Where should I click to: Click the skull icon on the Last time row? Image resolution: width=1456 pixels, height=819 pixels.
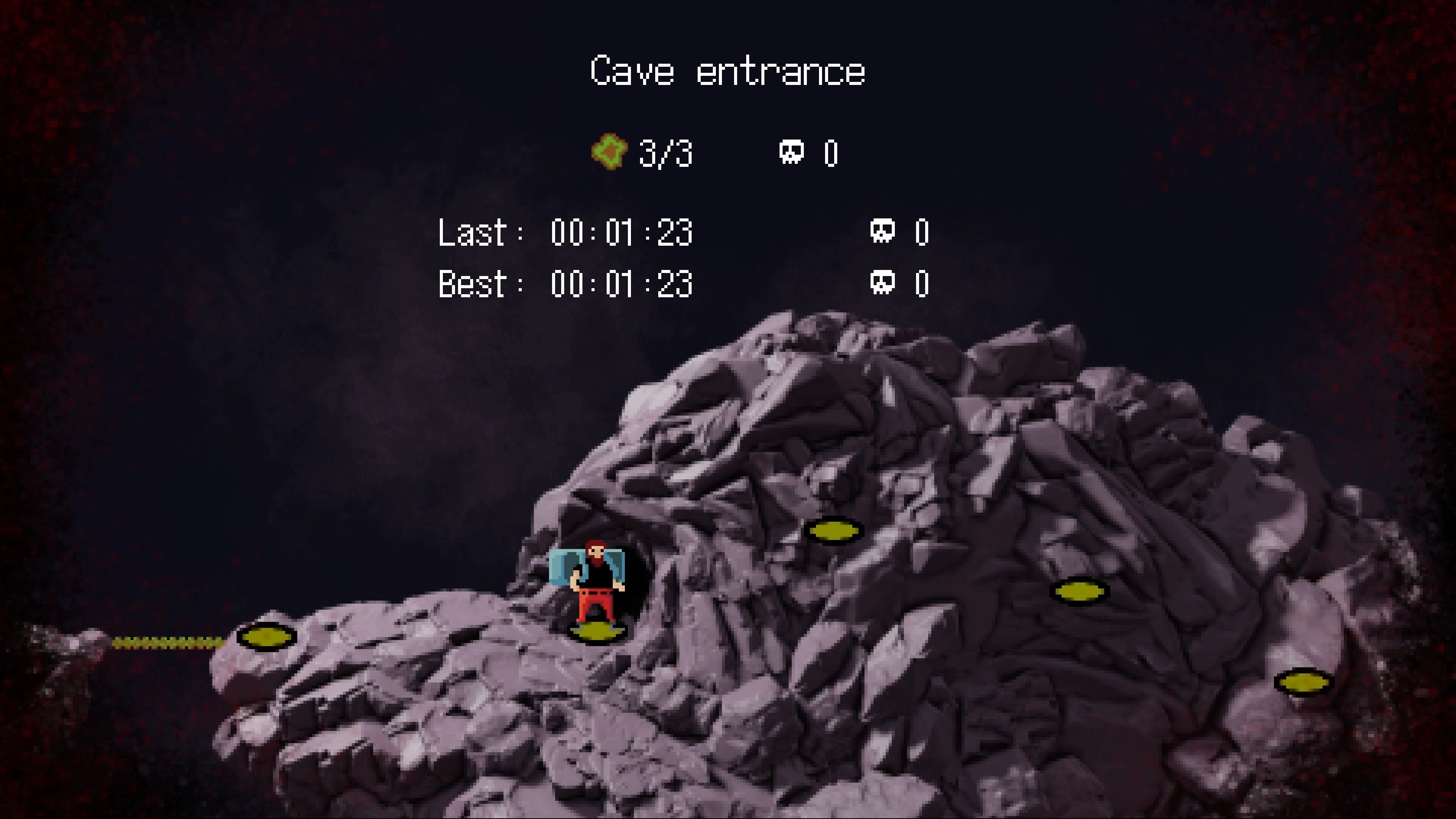(883, 231)
